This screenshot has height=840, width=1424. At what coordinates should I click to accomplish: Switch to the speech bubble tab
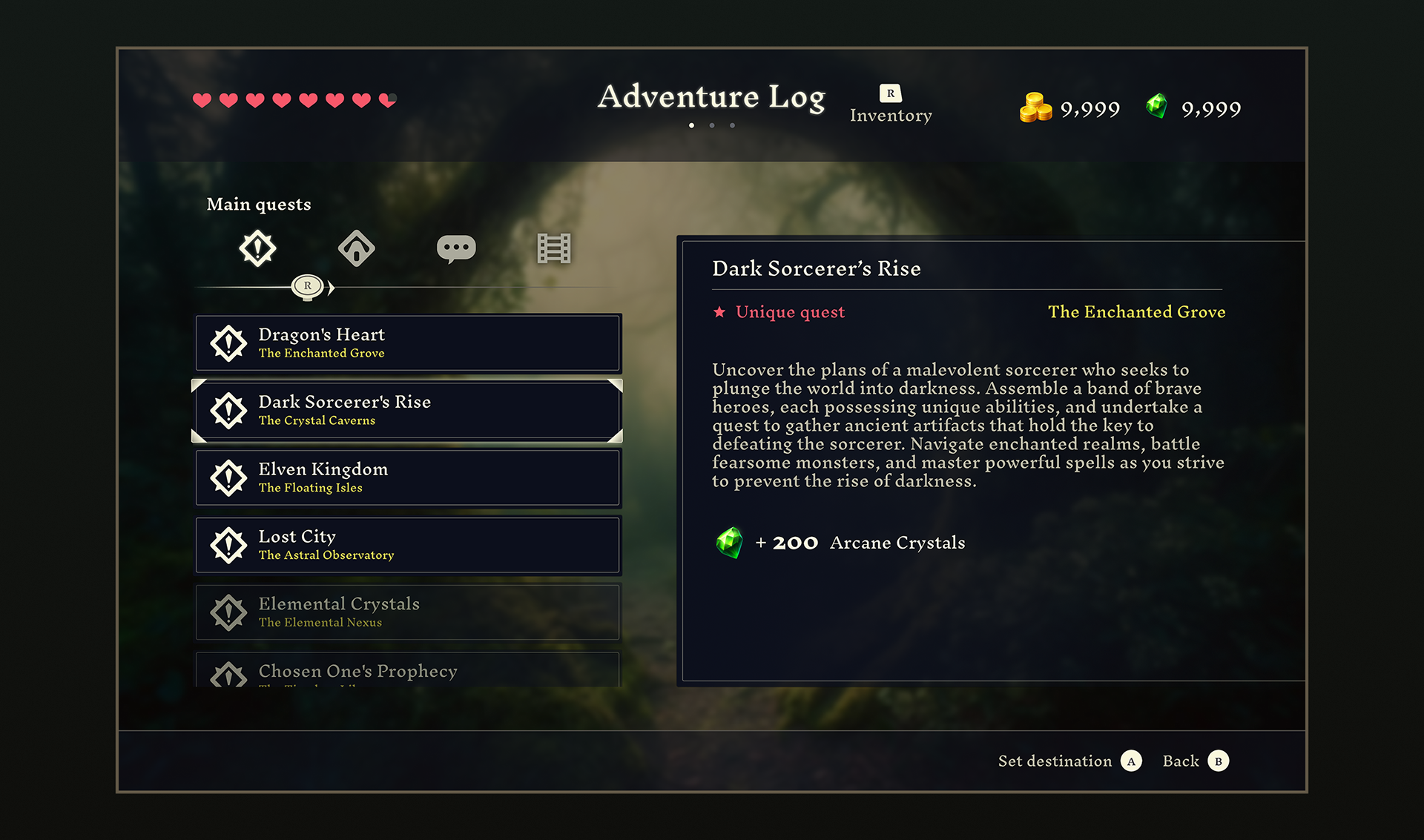(456, 248)
